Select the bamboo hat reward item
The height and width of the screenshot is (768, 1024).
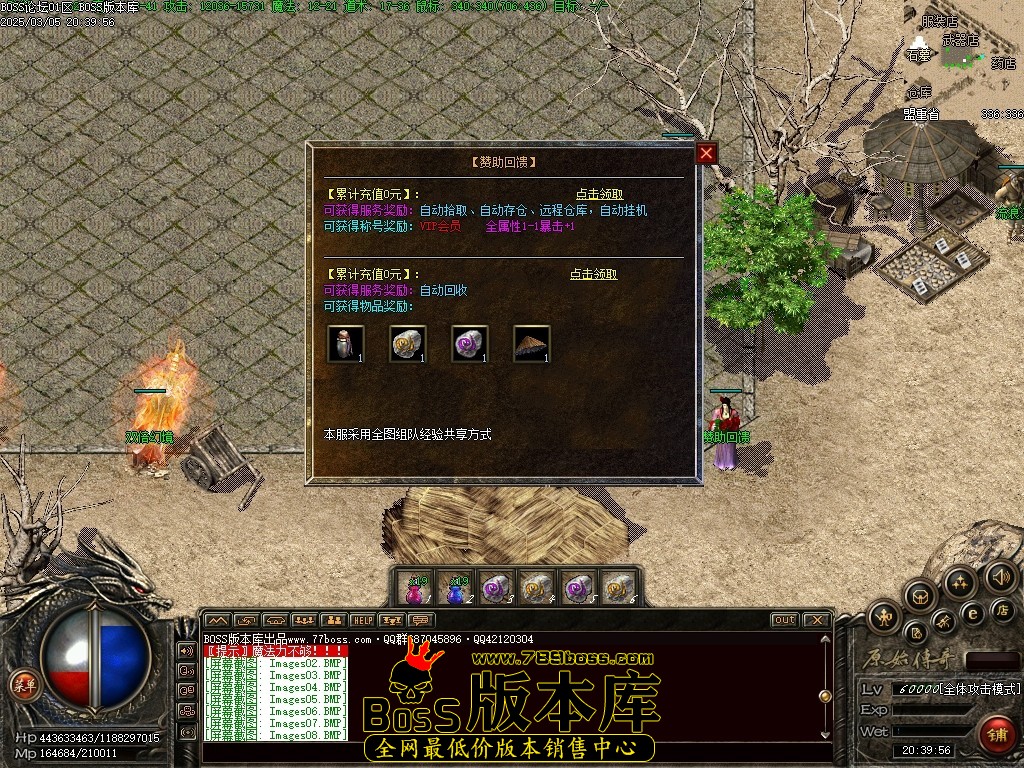pos(532,344)
